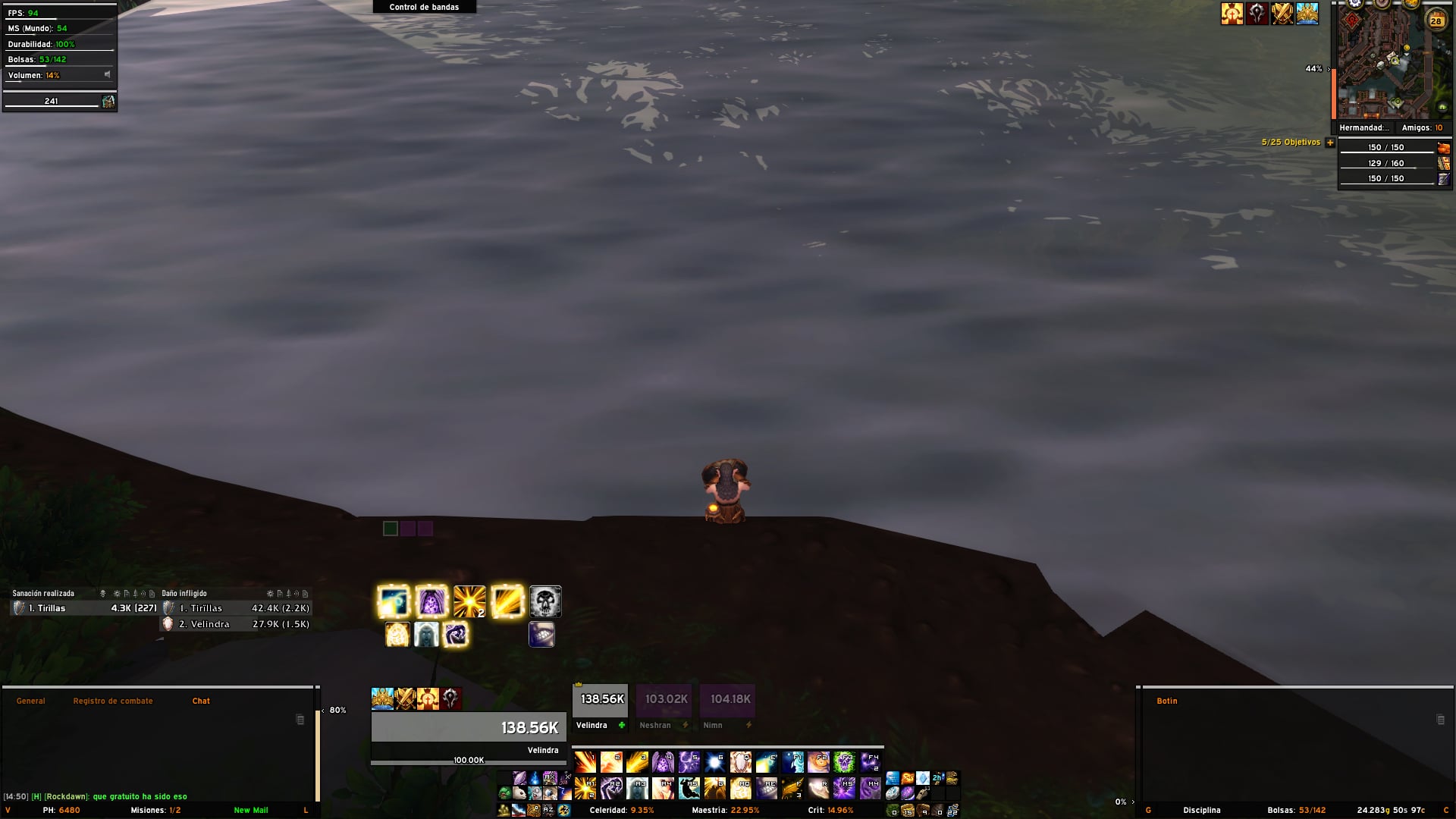Image resolution: width=1456 pixels, height=819 pixels.
Task: Select the Chat tab
Action: tap(201, 701)
